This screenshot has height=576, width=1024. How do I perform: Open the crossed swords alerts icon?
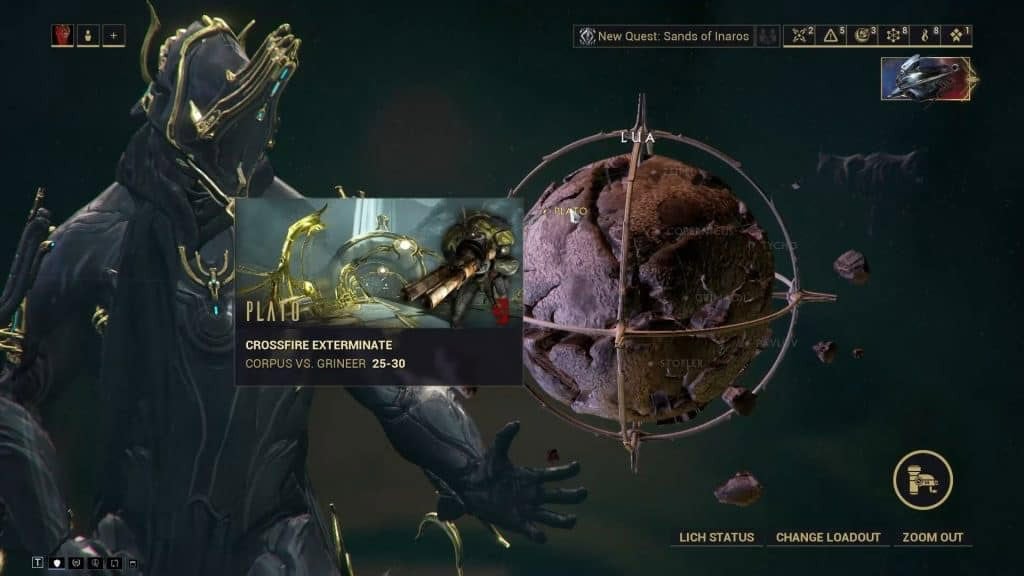tap(800, 36)
